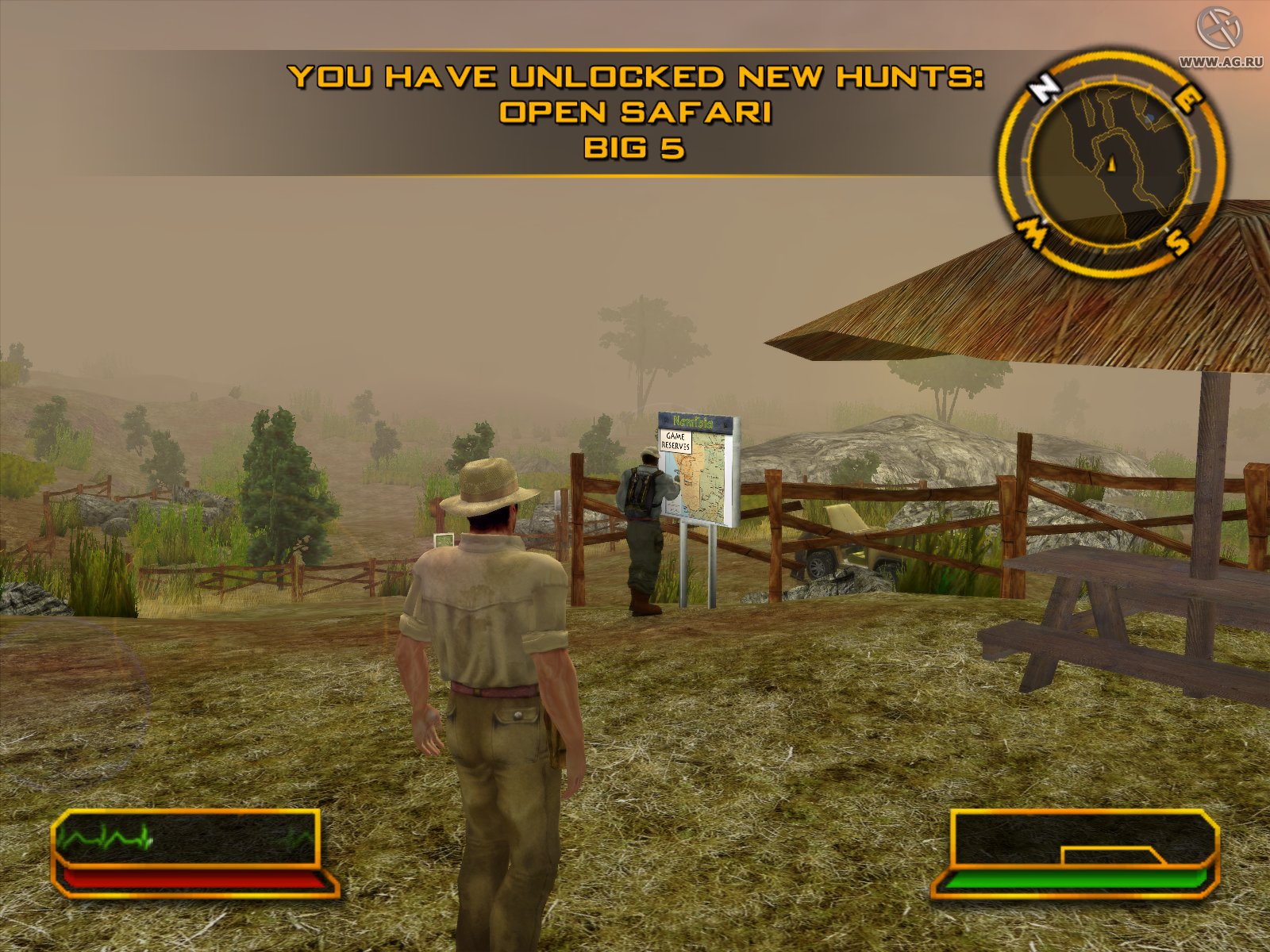Click the player position arrow on the minimap
The image size is (1270, 952).
point(1112,163)
